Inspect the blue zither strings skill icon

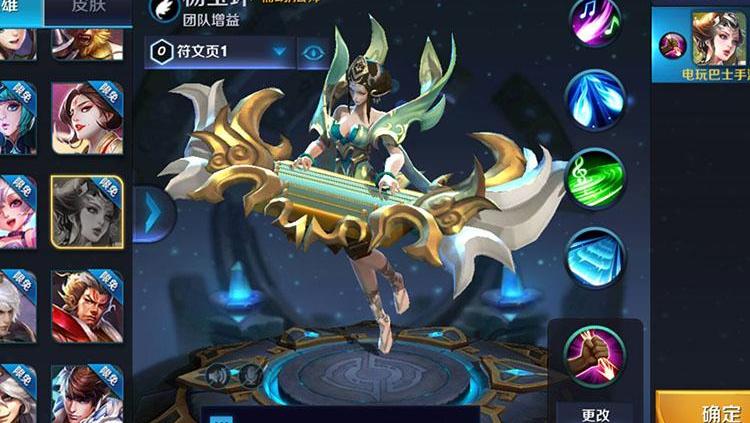[595, 257]
